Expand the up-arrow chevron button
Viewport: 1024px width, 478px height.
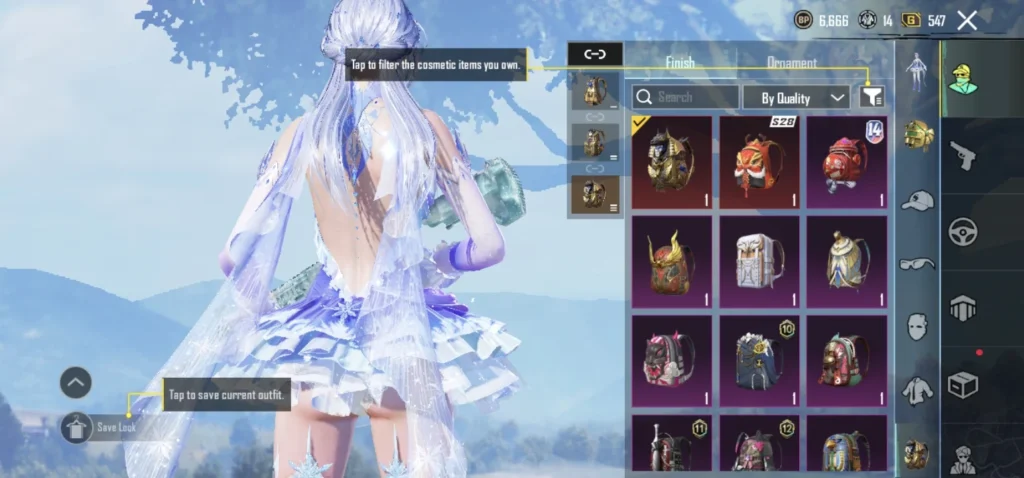[x=76, y=382]
